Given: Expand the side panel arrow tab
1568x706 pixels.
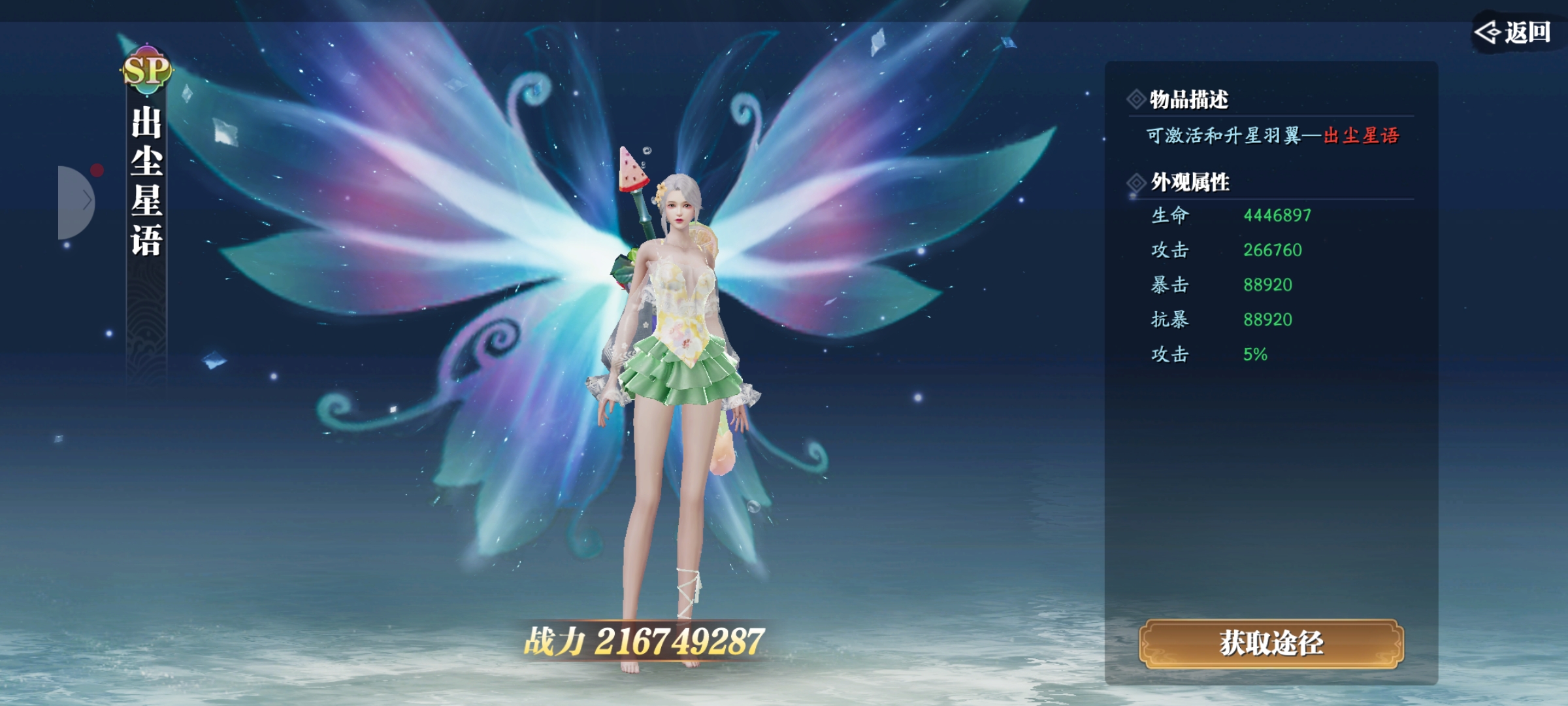Looking at the screenshot, I should click(x=77, y=201).
